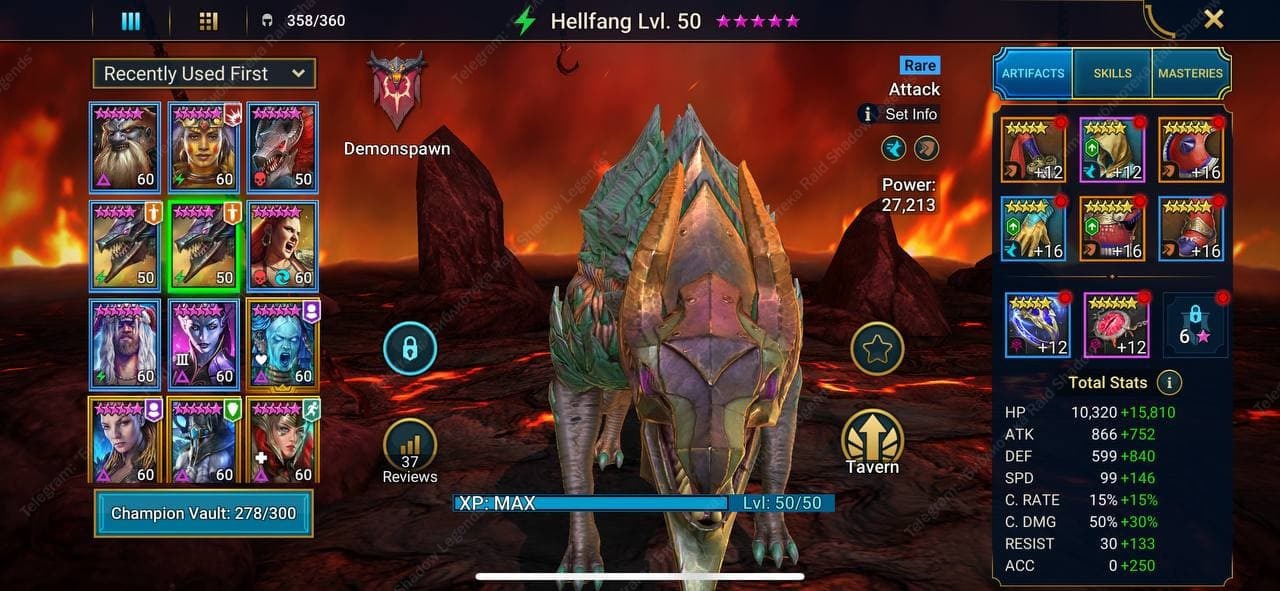The image size is (1280, 591).
Task: Open the Total Stats info icon
Action: click(1168, 382)
